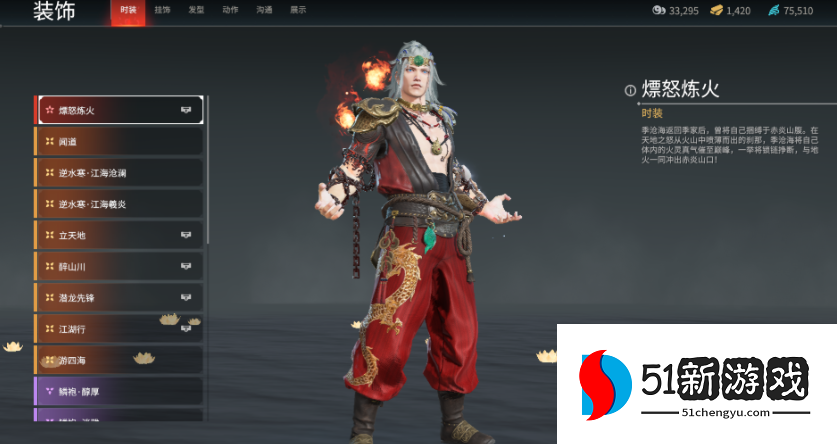
Task: Switch to the 时装 tab
Action: pos(128,11)
